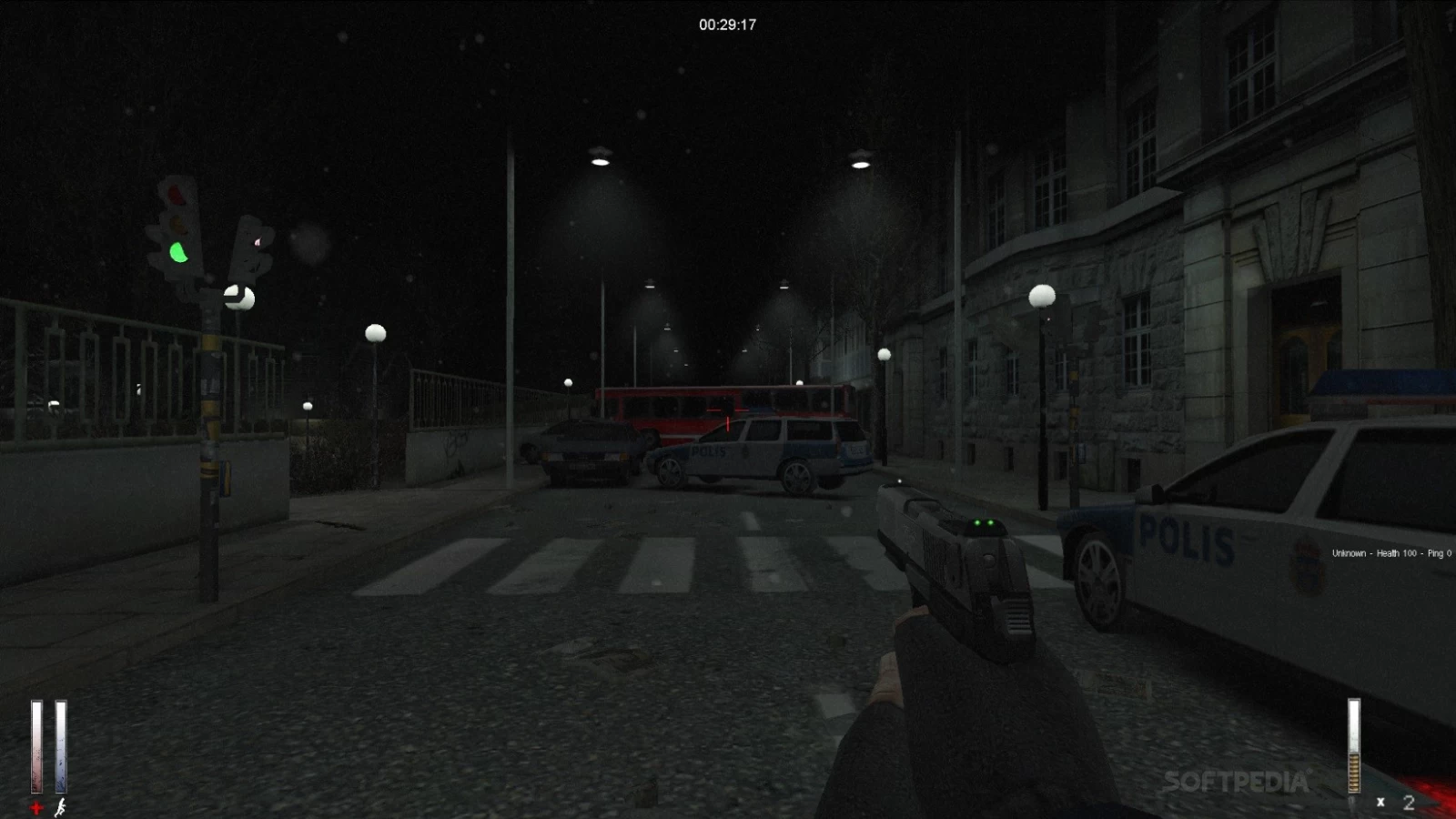Click the red cross health icon
Viewport: 1456px width, 819px height.
[36, 807]
